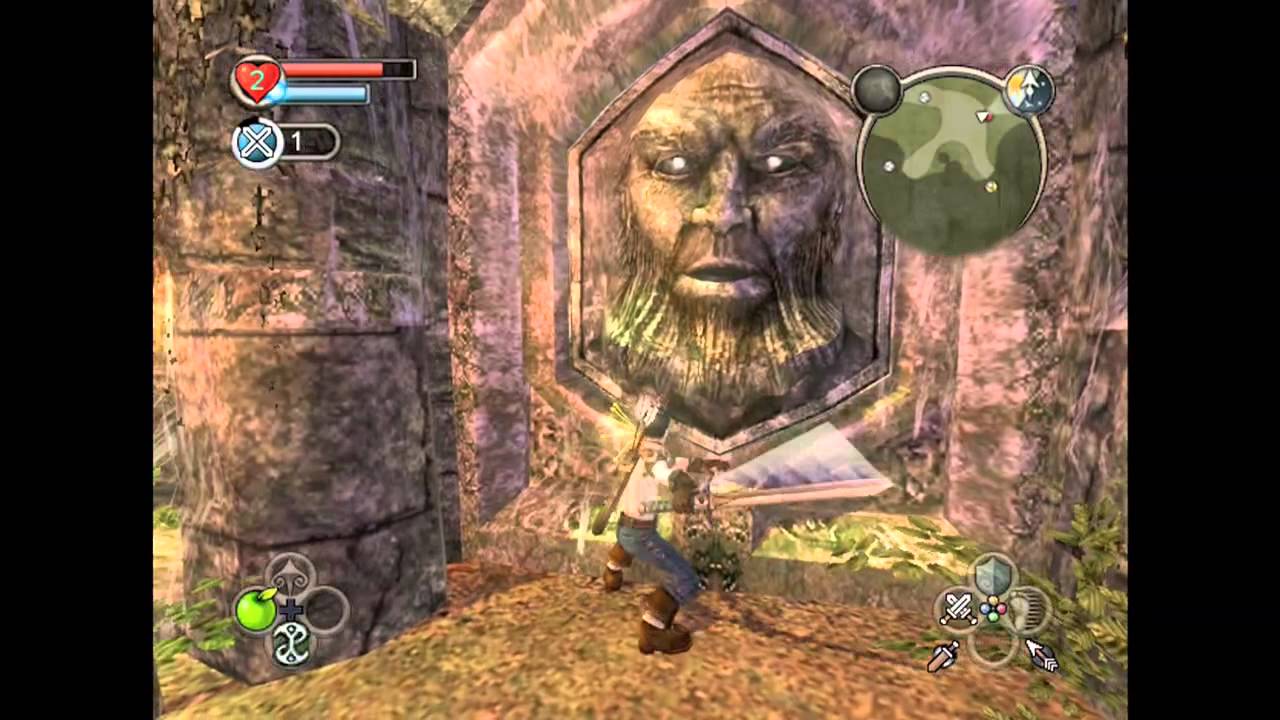1280x720 pixels.
Task: Click the dark orb beside the minimap
Action: tap(877, 90)
